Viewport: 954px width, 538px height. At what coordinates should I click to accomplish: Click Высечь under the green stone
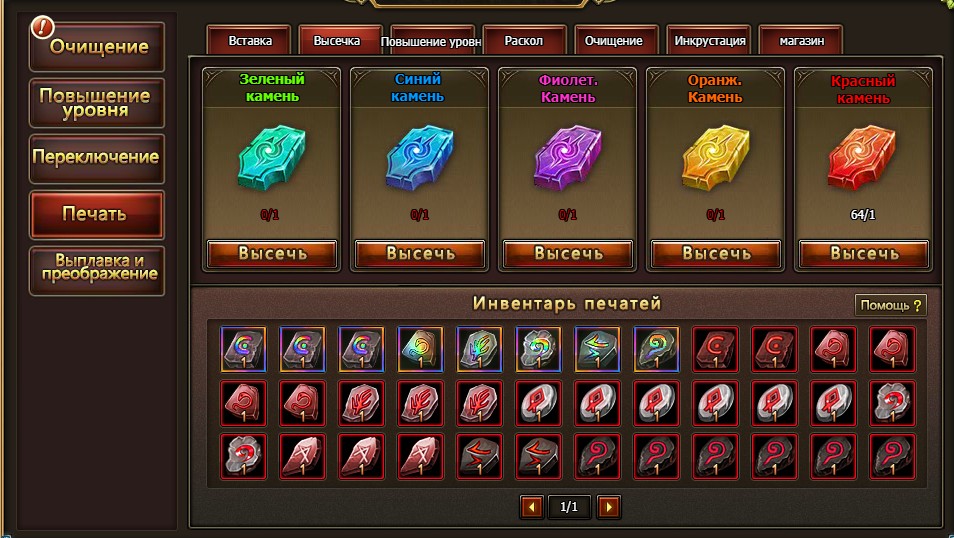point(272,253)
